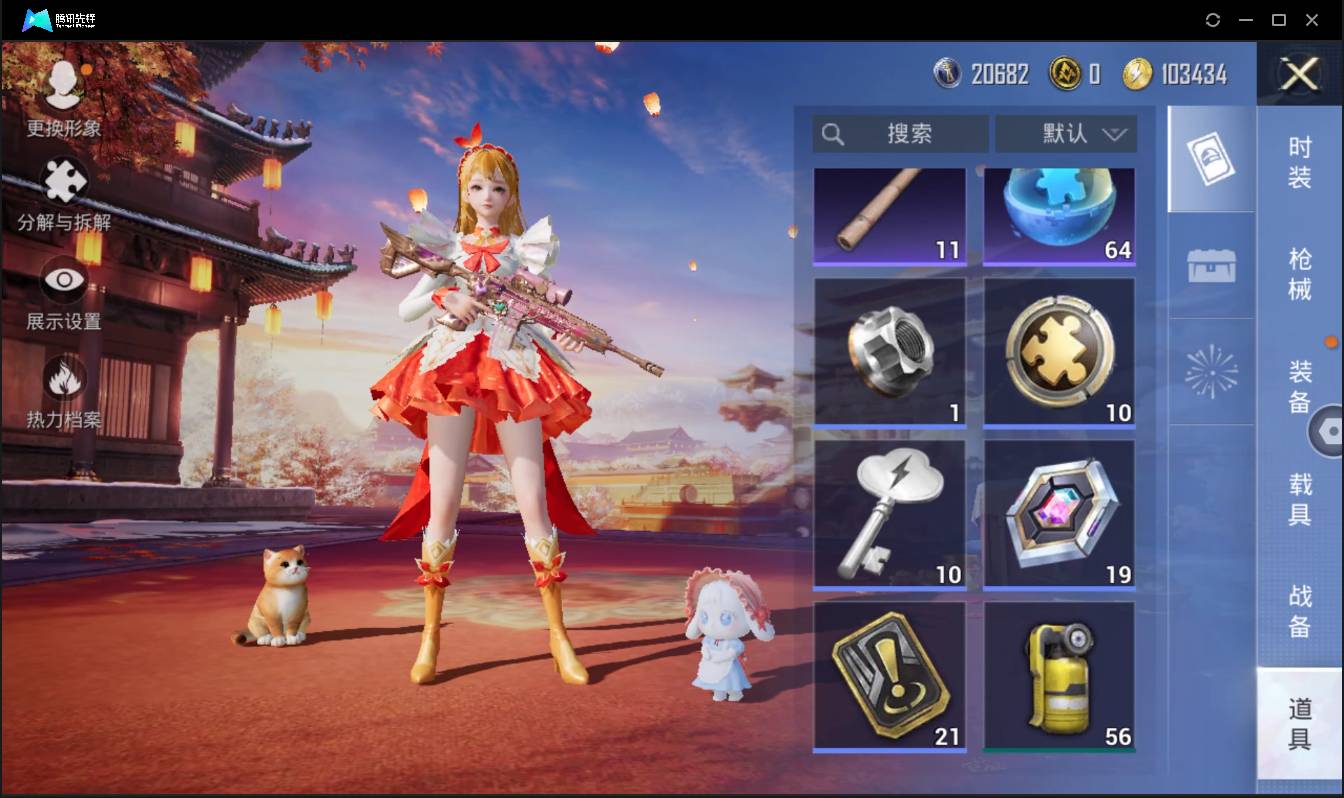Click the 搜索 search field
Screen dimensions: 1344x798
click(900, 134)
